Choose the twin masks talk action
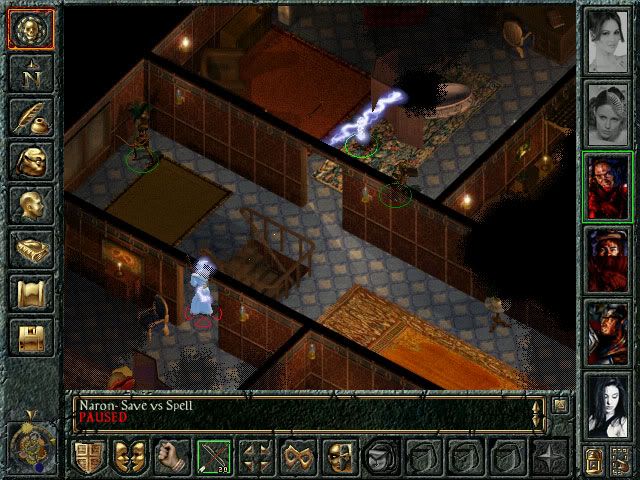Image resolution: width=640 pixels, height=480 pixels. coord(129,456)
